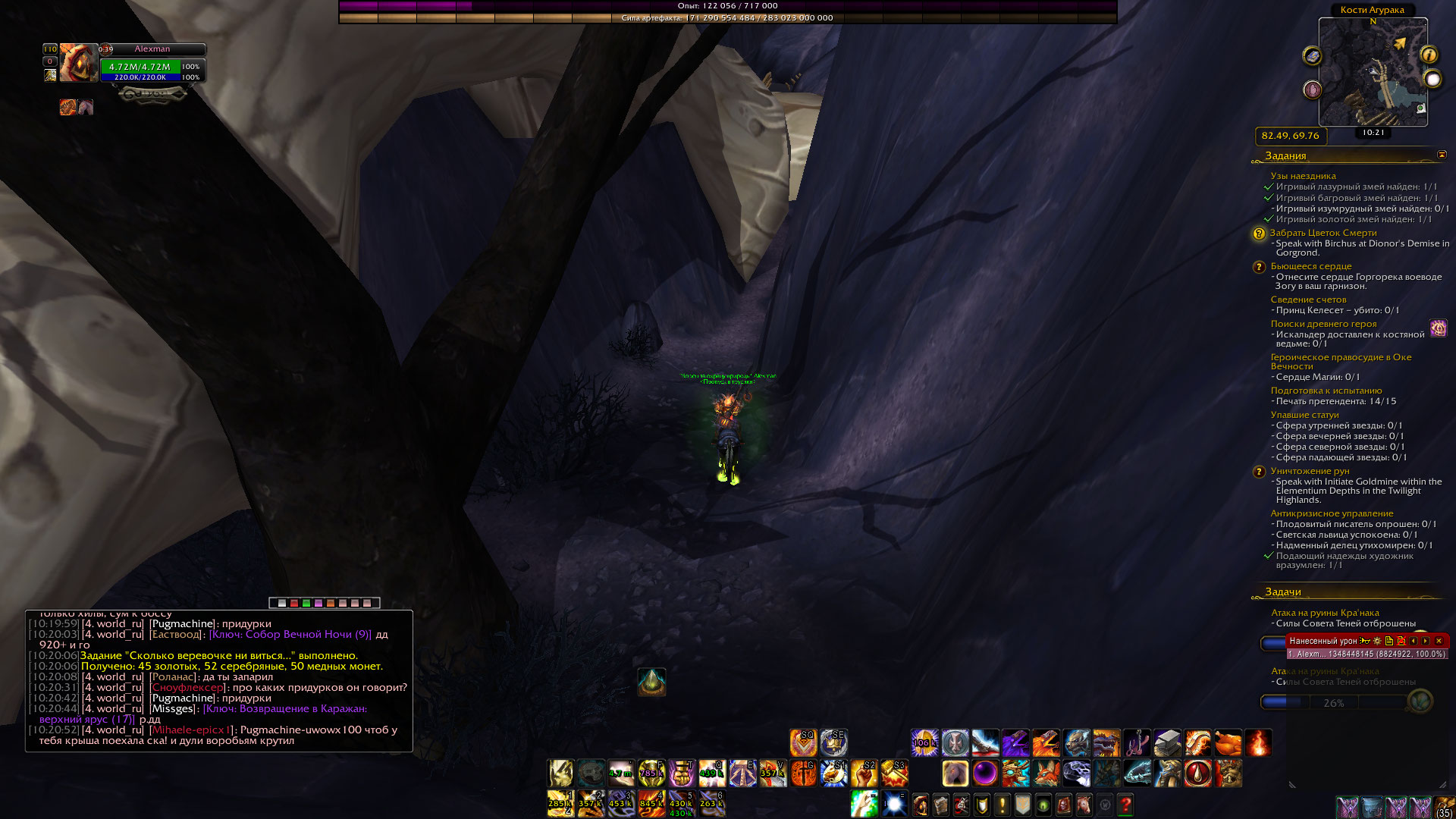1456x819 pixels.
Task: Show the next damage meter mode arrow
Action: point(1426,641)
